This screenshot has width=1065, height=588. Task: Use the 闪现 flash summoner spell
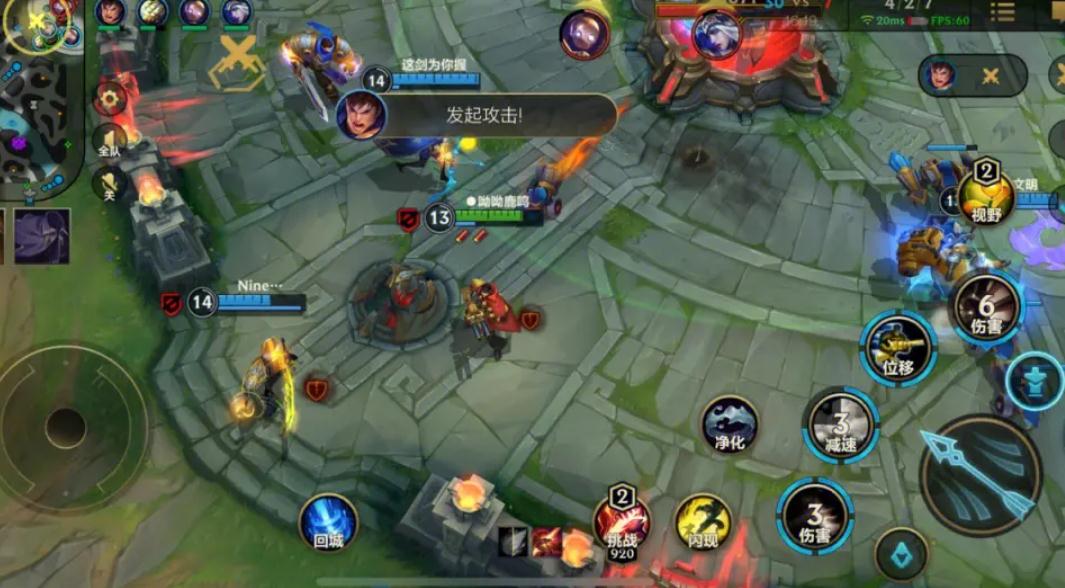(703, 523)
